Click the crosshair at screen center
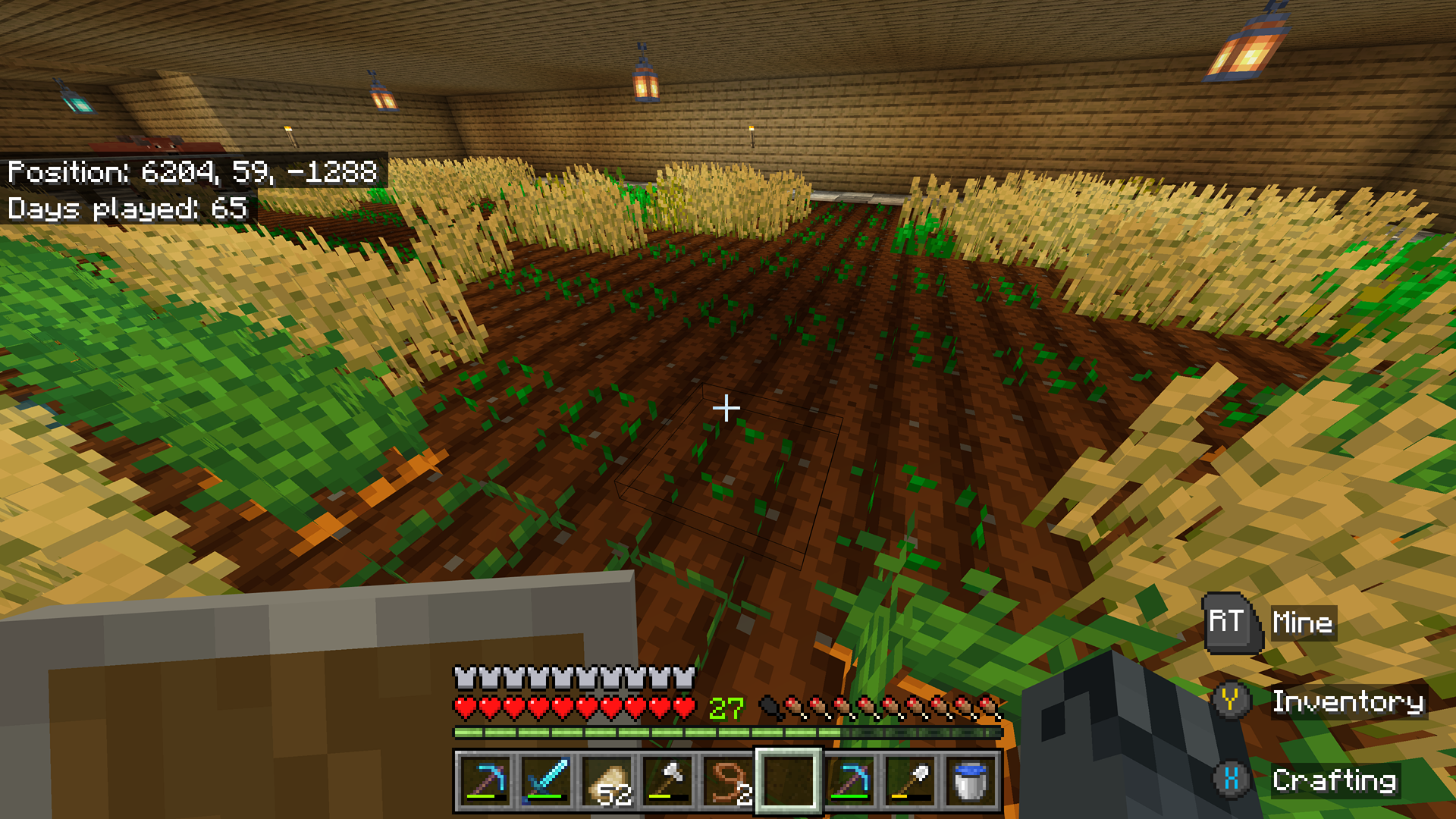This screenshot has width=1456, height=819. coord(727,408)
